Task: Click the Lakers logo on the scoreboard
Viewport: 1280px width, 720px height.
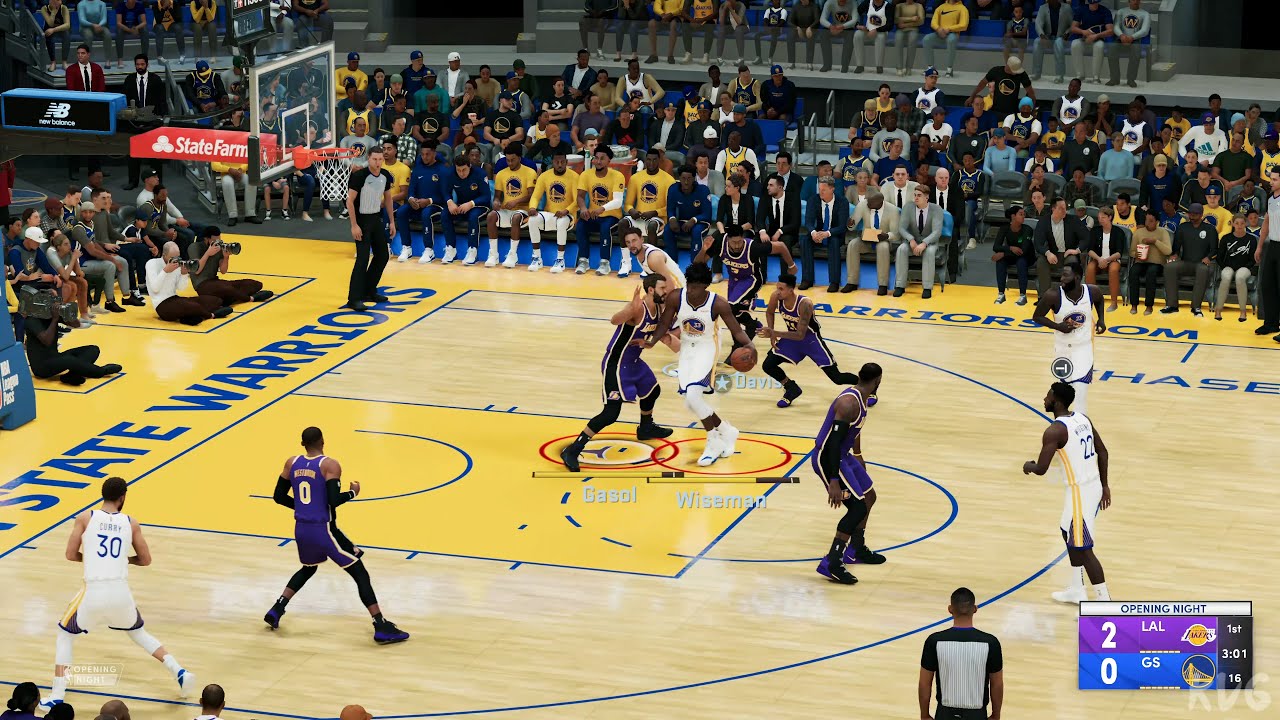Action: (1198, 634)
